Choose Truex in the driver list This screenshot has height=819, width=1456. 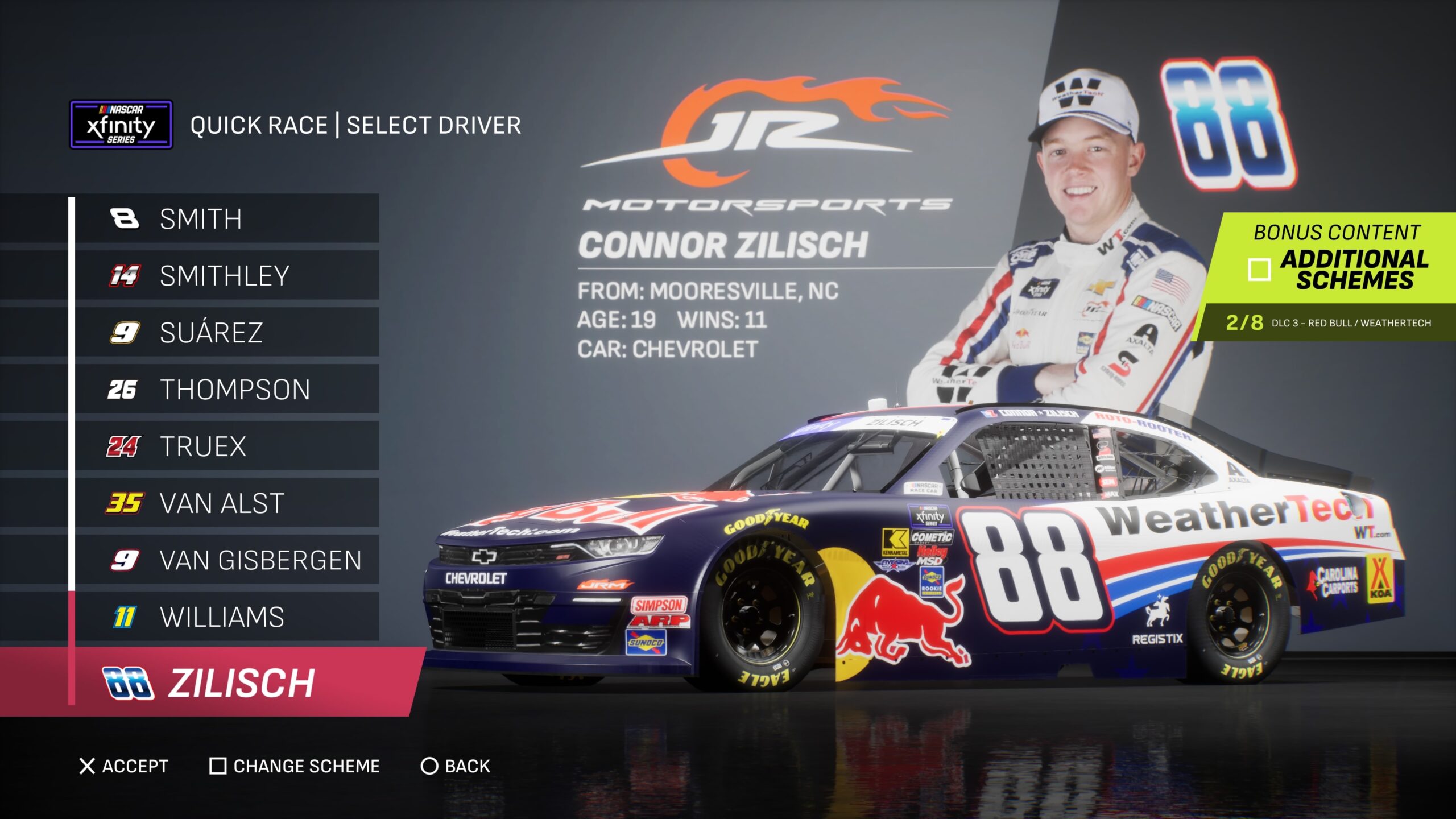pos(227,446)
